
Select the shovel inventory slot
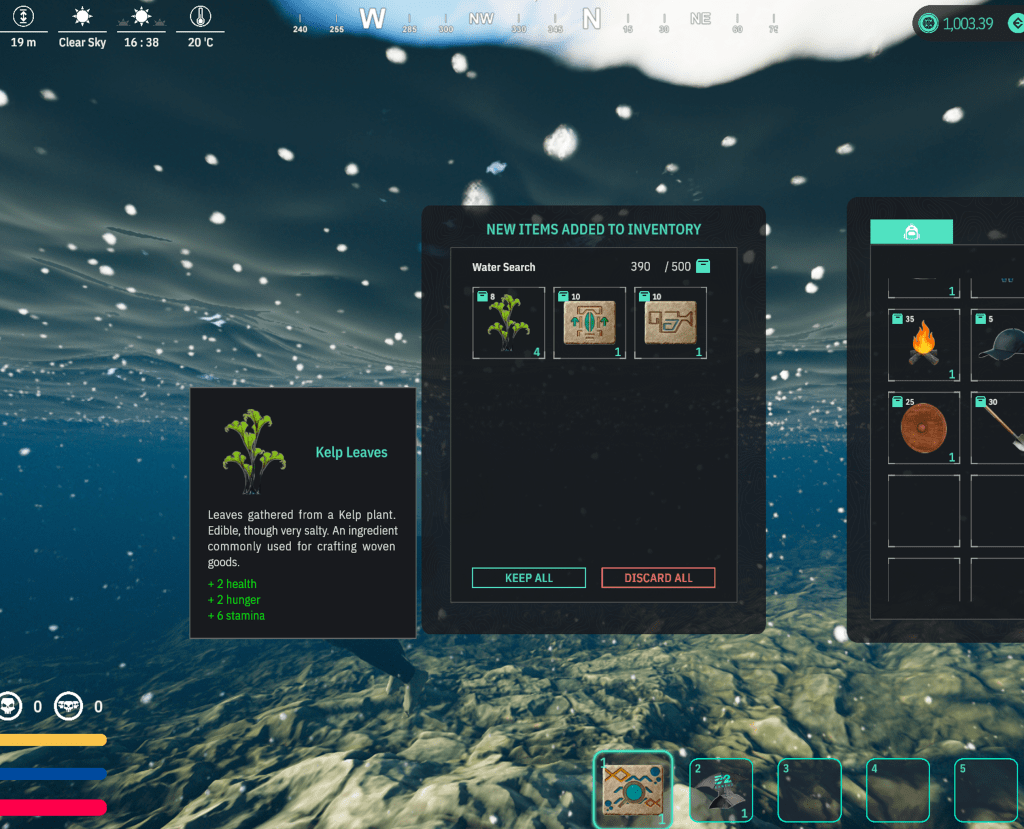click(x=999, y=427)
